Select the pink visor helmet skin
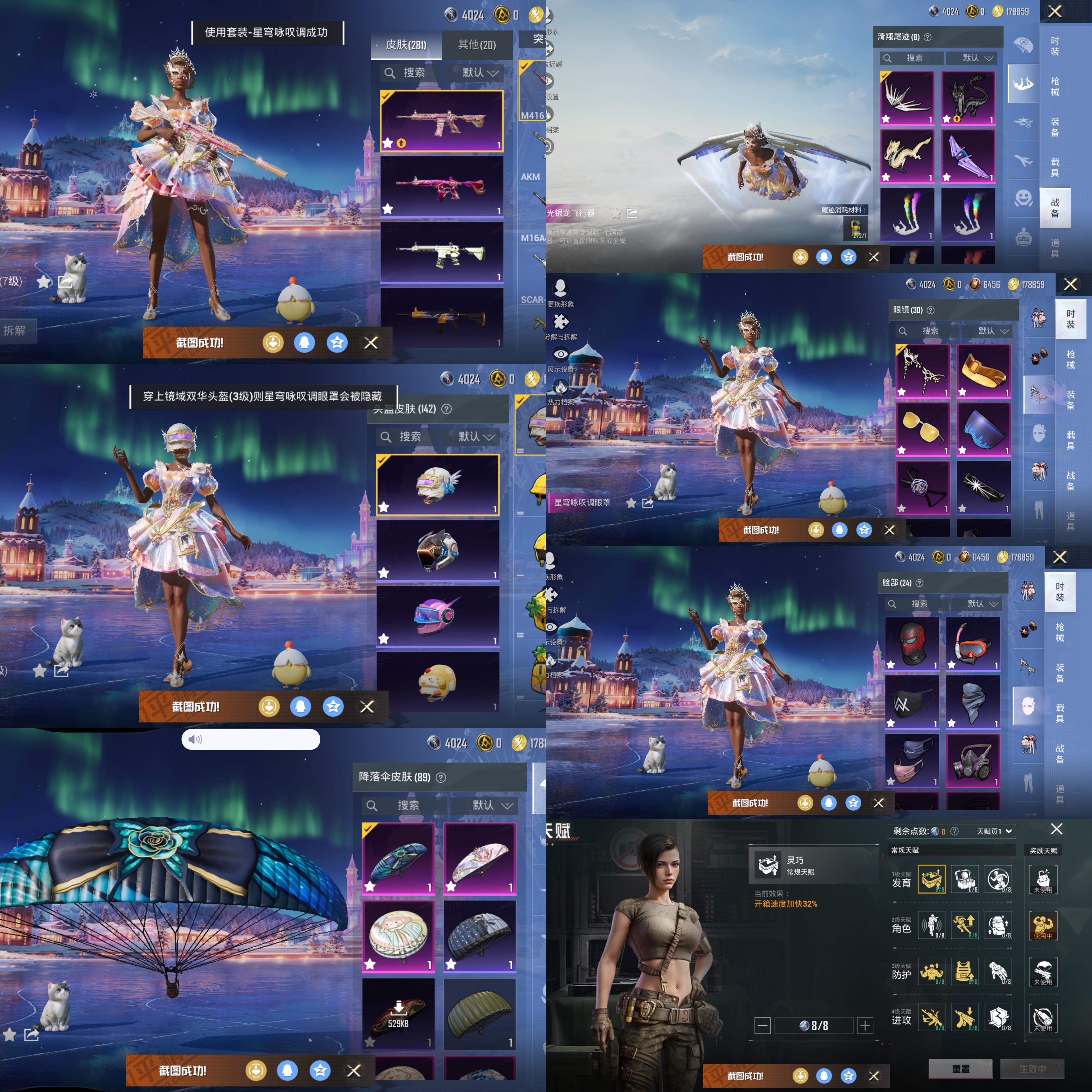 [x=437, y=615]
